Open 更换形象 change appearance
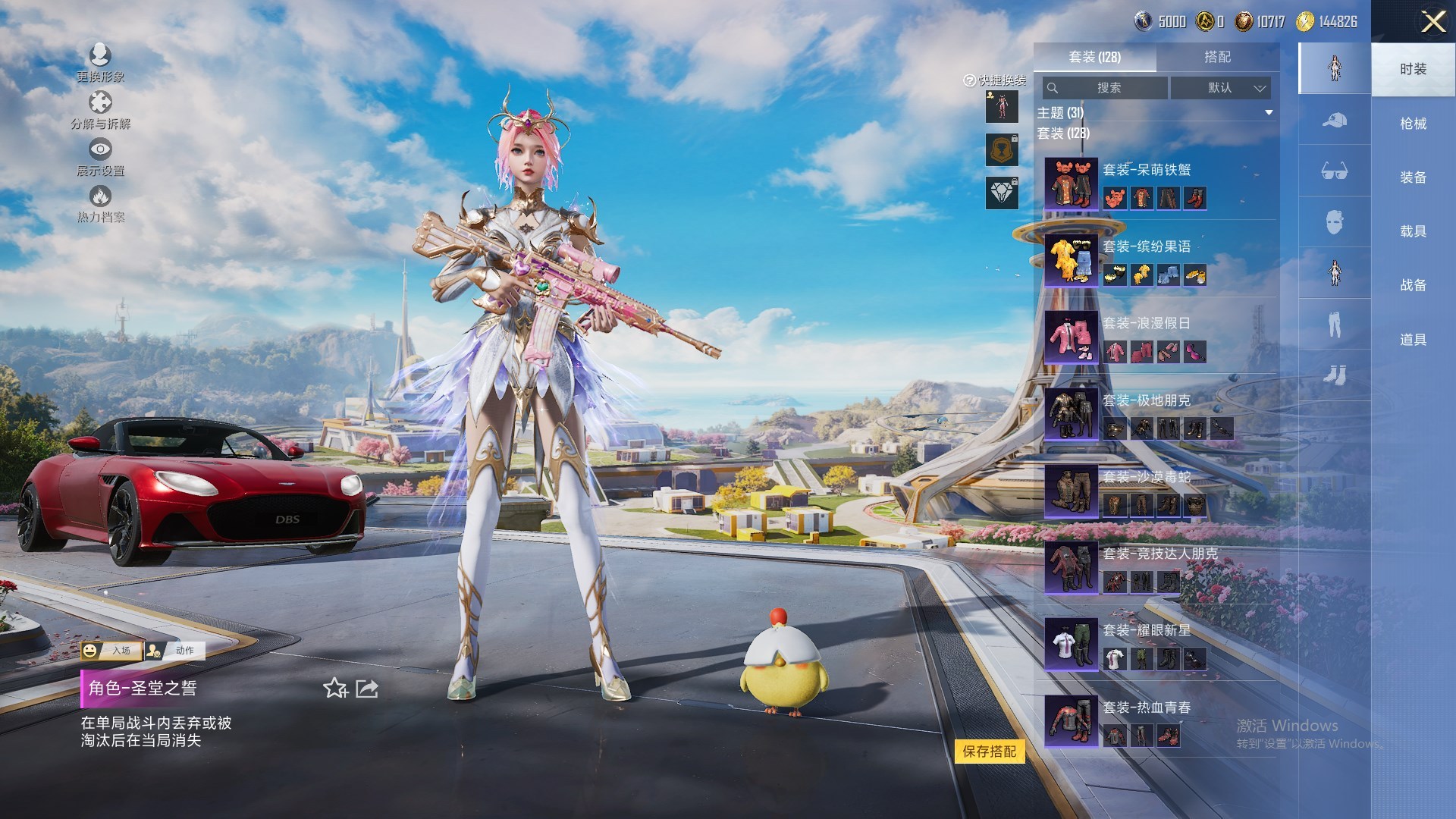Image resolution: width=1456 pixels, height=819 pixels. pyautogui.click(x=100, y=62)
